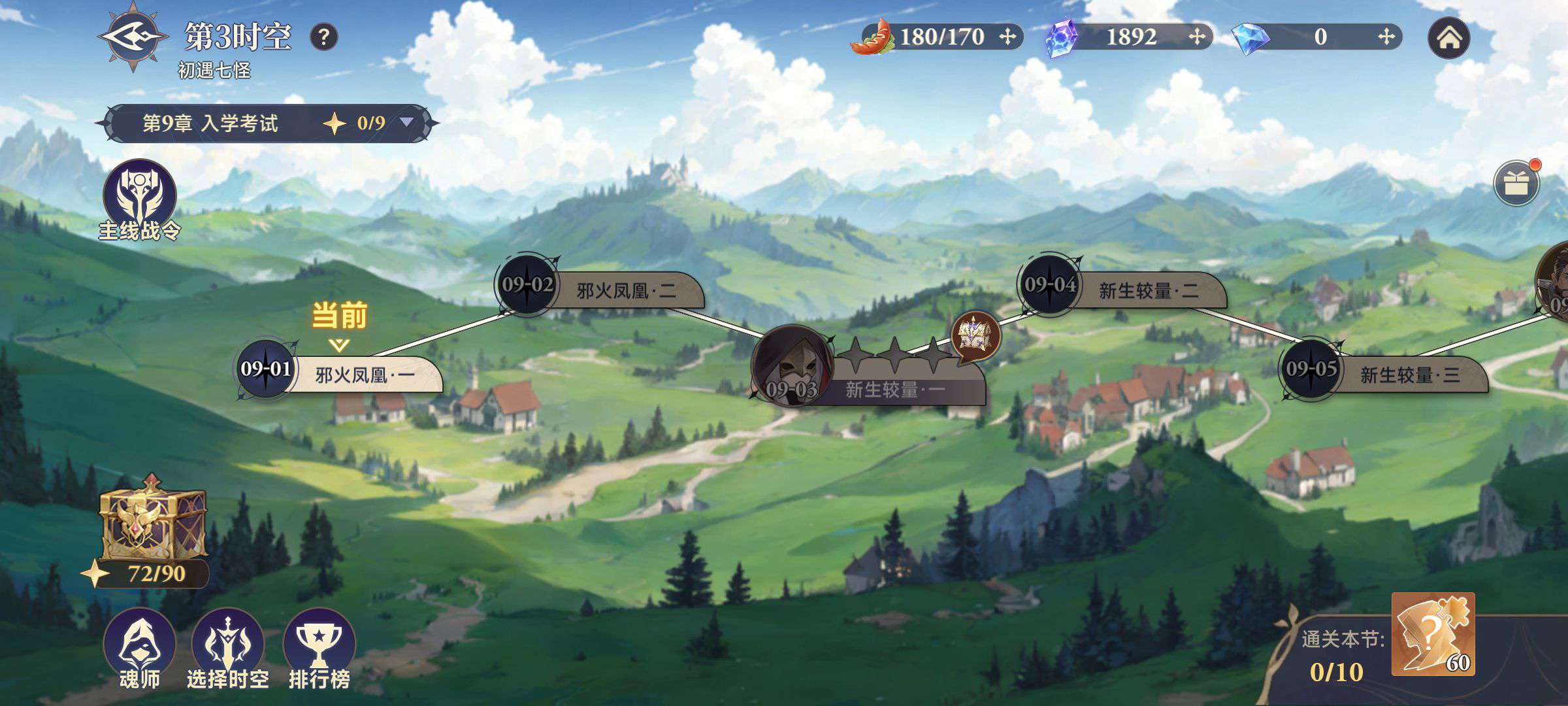The height and width of the screenshot is (706, 1568).
Task: Open 选择时空 time-space selection
Action: click(228, 647)
